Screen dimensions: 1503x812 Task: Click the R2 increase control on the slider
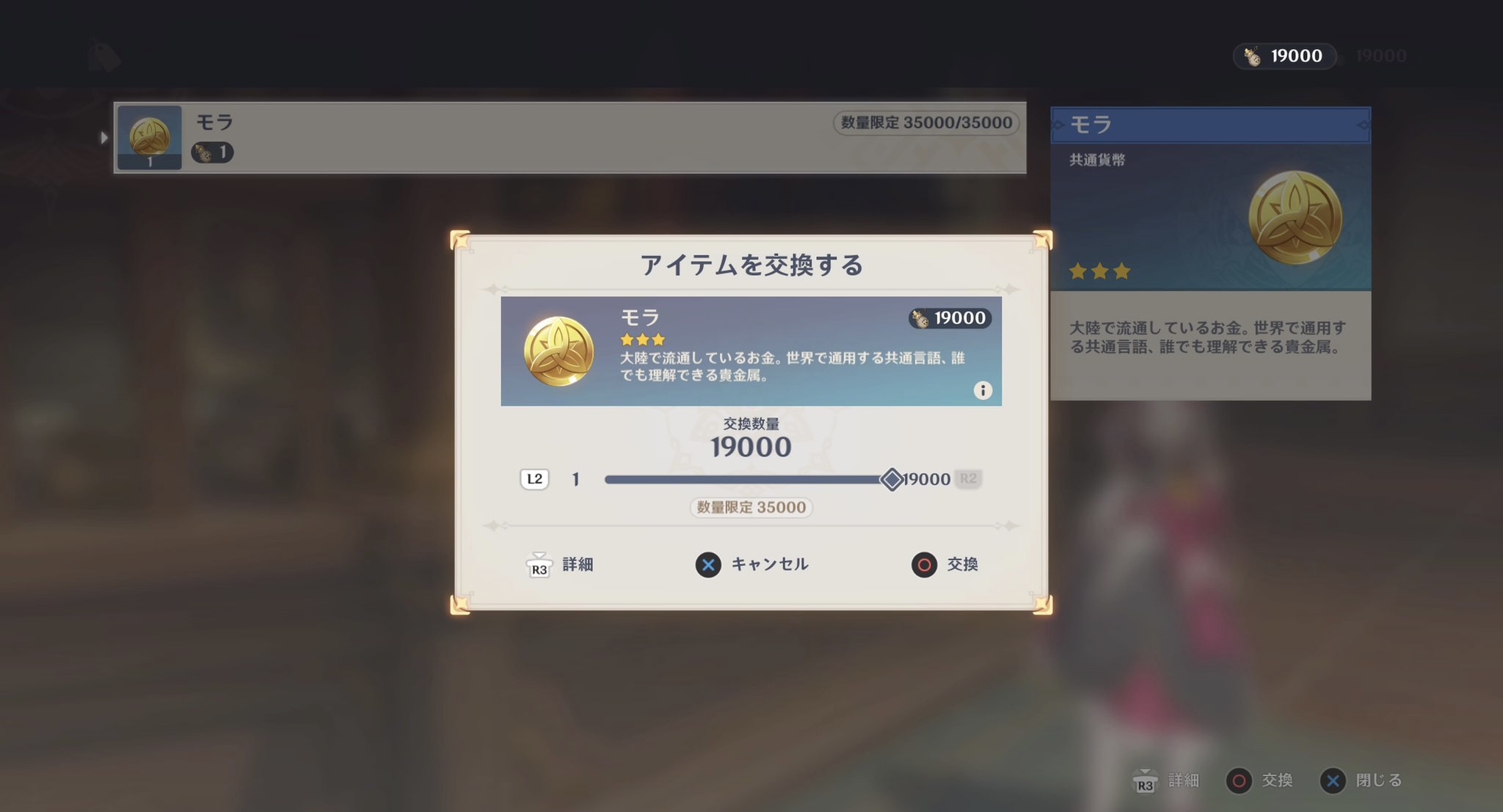click(968, 478)
